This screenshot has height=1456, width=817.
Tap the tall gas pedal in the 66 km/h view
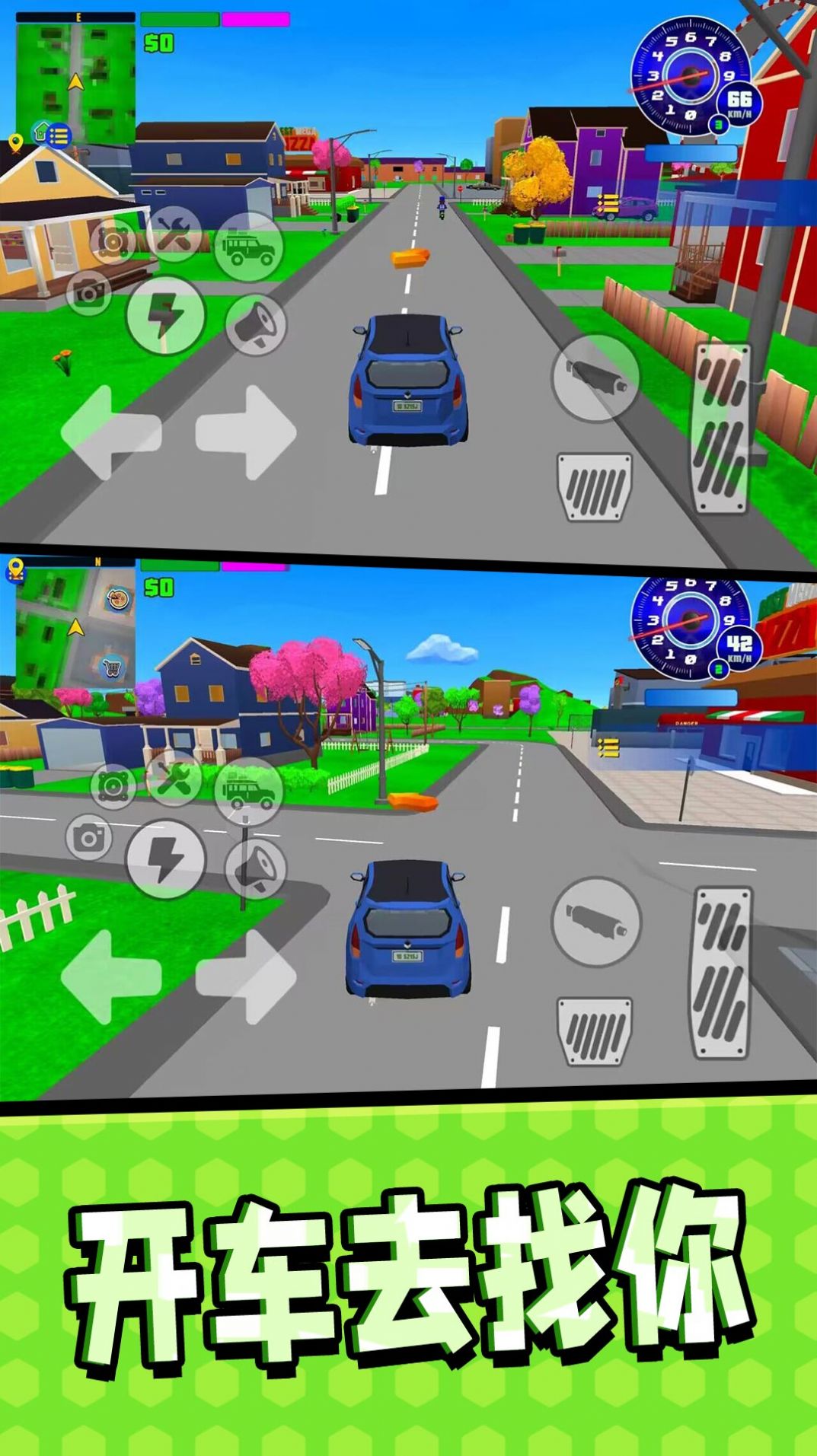tap(721, 428)
